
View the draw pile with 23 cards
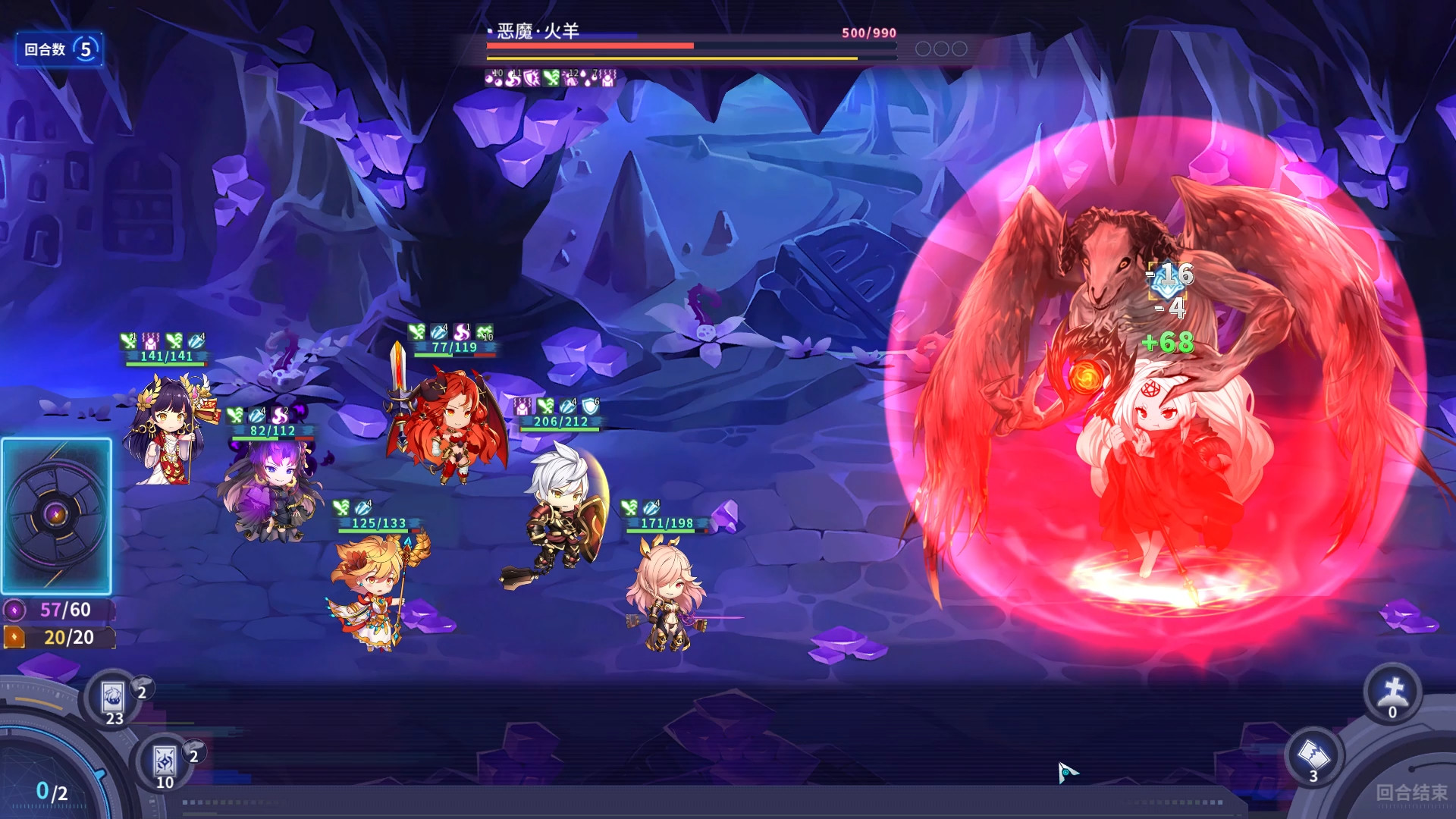click(114, 699)
